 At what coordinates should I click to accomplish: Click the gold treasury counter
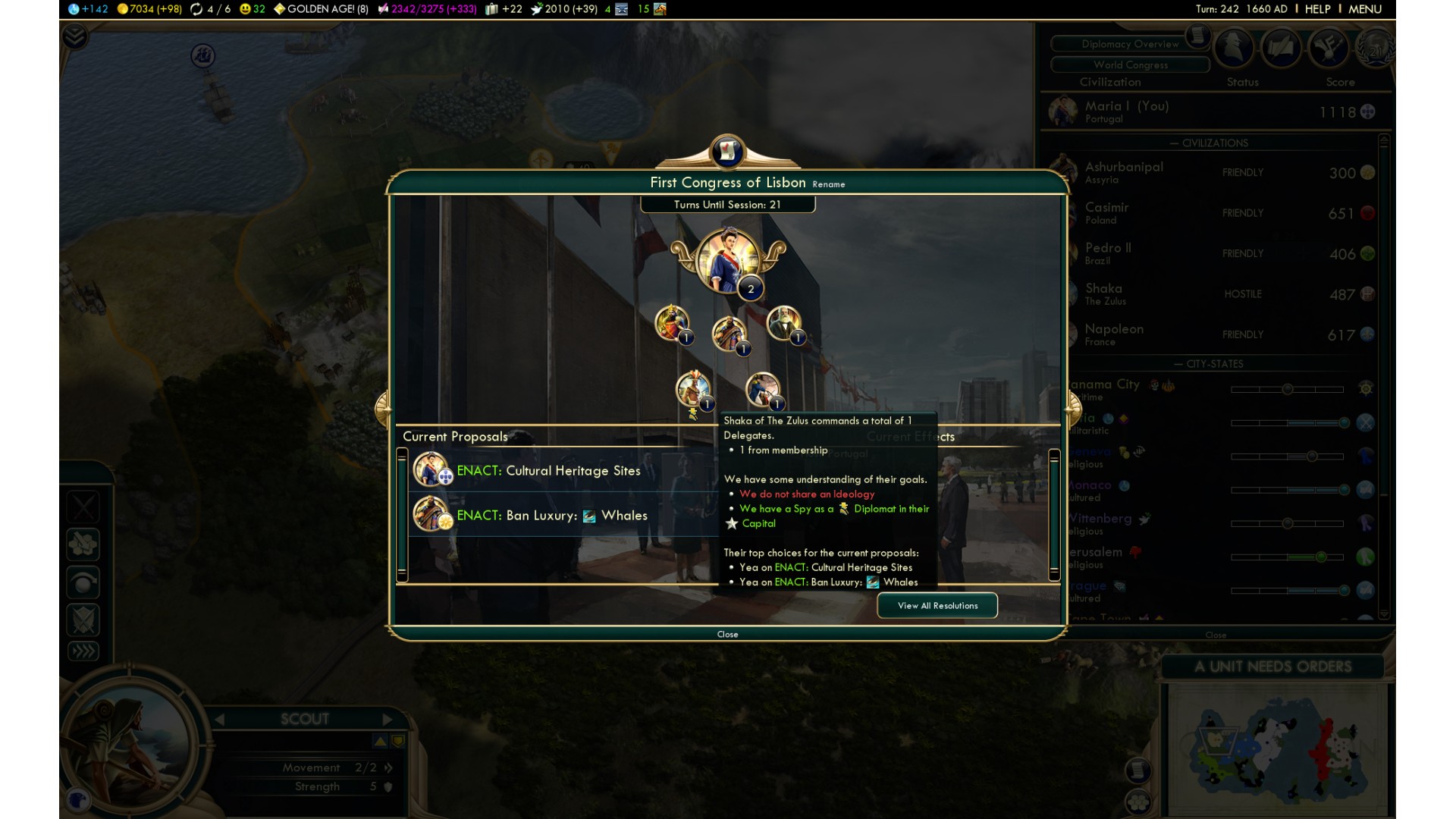click(149, 9)
